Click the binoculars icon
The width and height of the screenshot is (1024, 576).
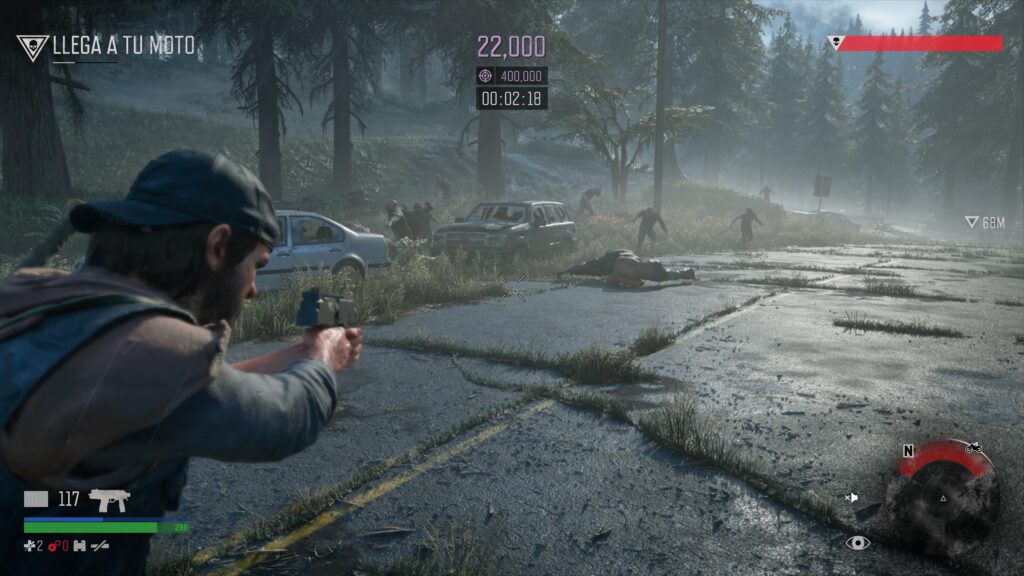click(x=79, y=546)
